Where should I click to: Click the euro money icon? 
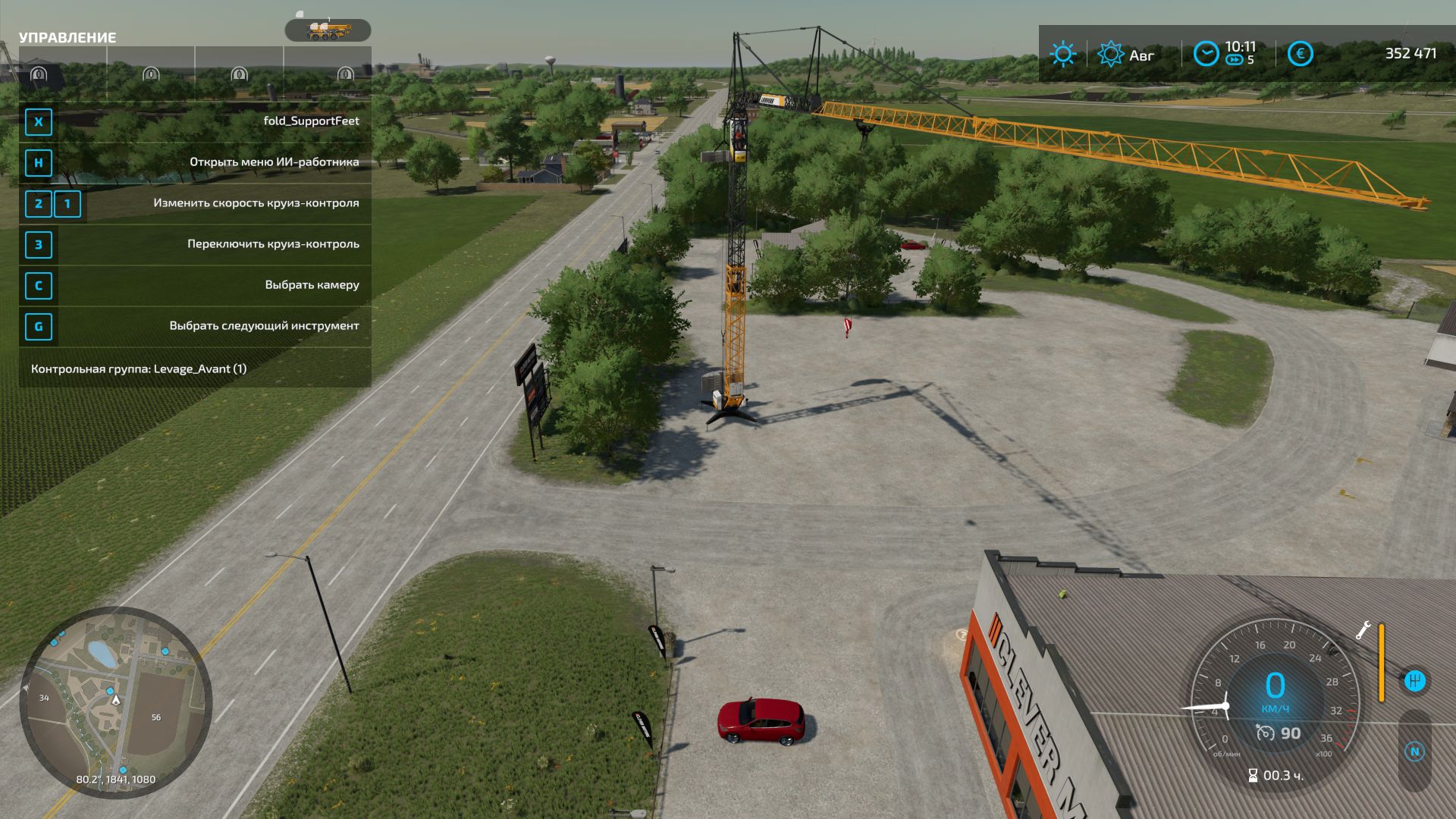click(1300, 54)
